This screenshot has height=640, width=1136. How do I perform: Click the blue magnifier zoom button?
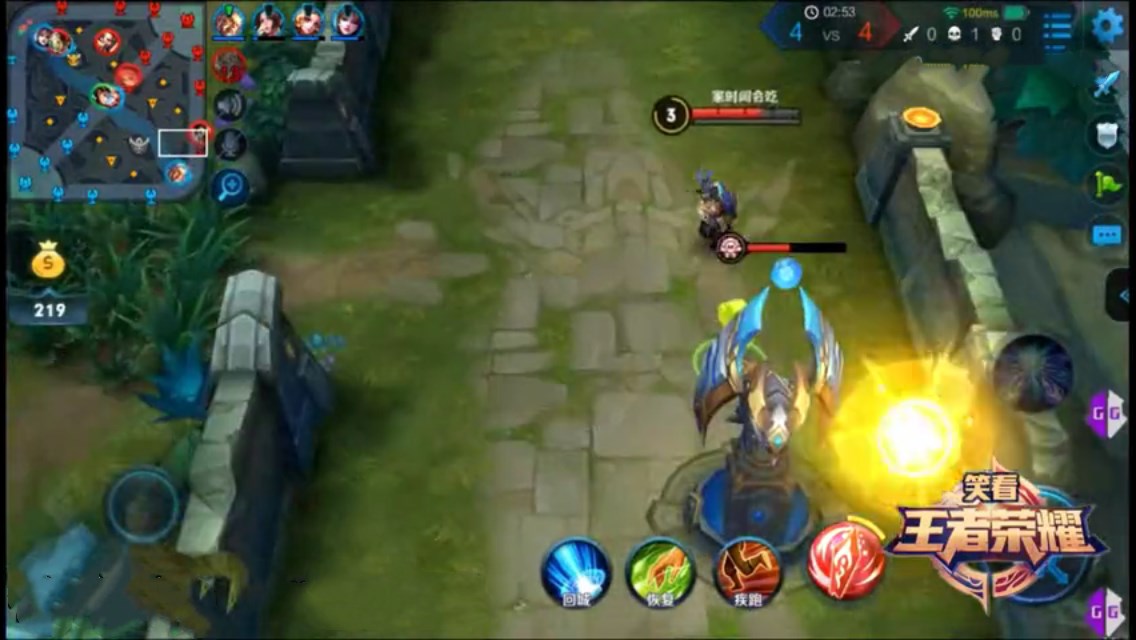pos(230,187)
